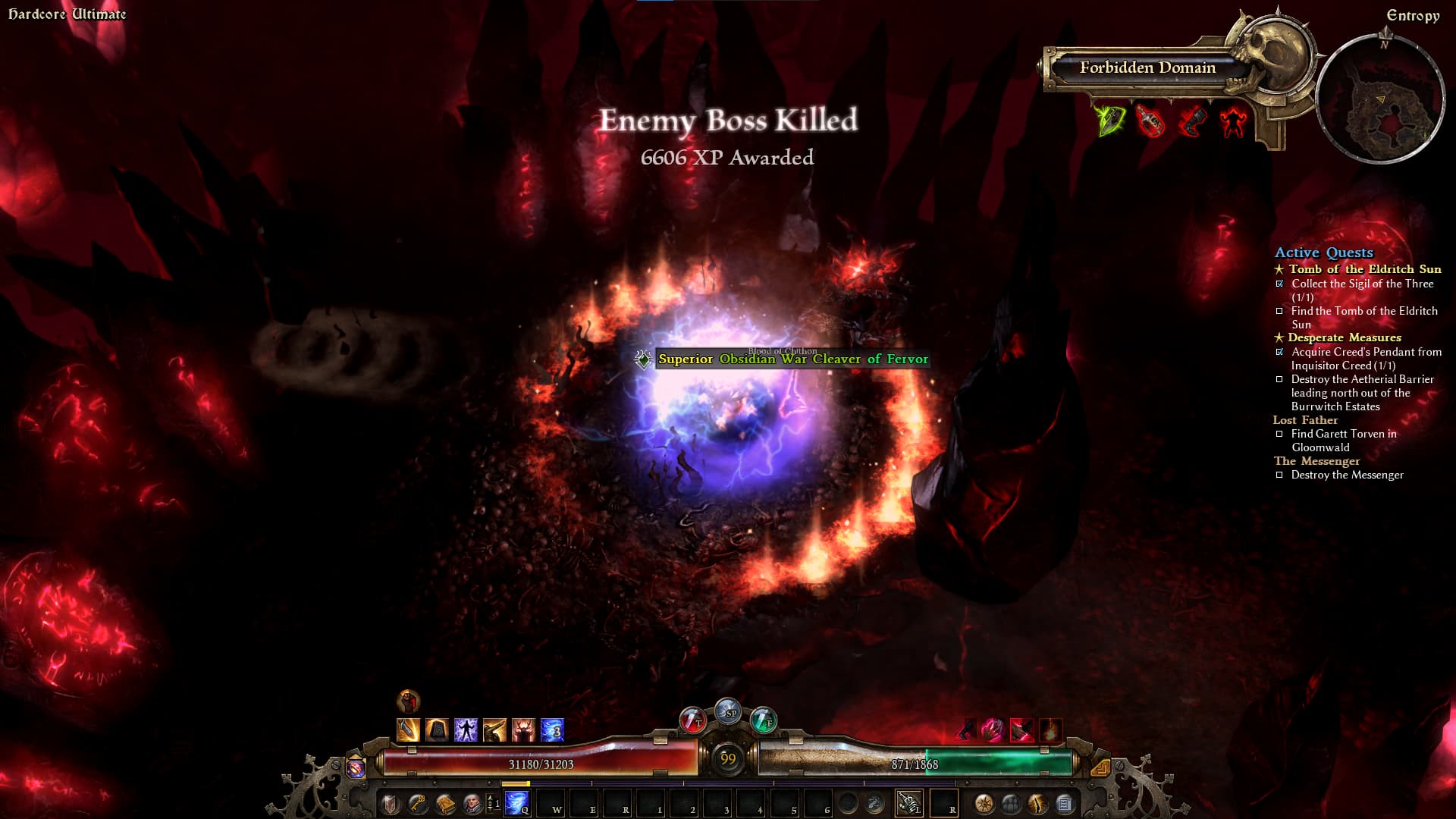Activate the blue lightning skill in slot Q
Viewport: 1456px width, 819px height.
pos(518,802)
